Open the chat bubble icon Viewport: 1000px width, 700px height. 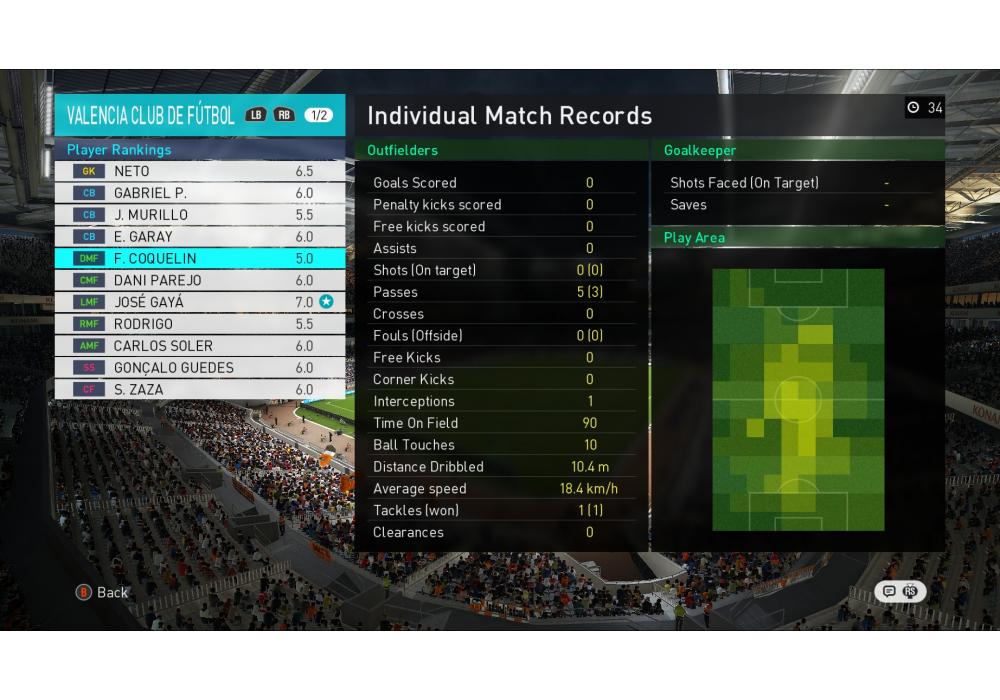[888, 592]
